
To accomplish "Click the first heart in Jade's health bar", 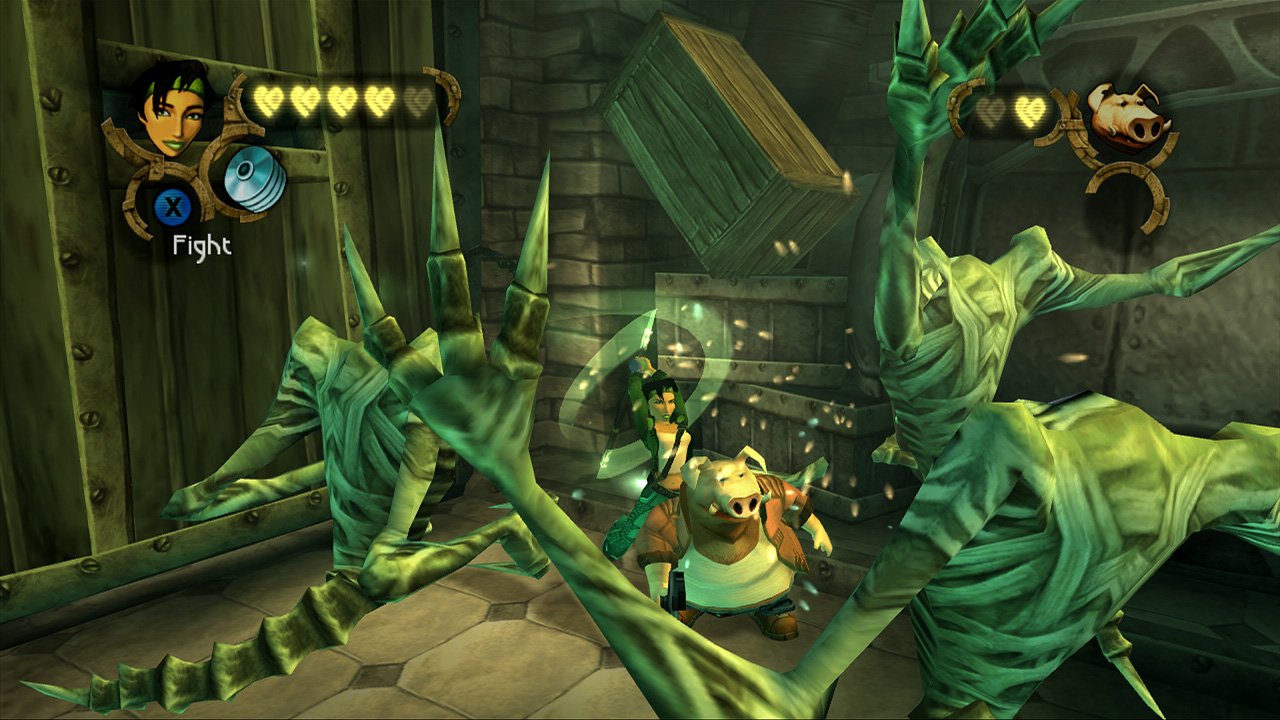I will (267, 101).
